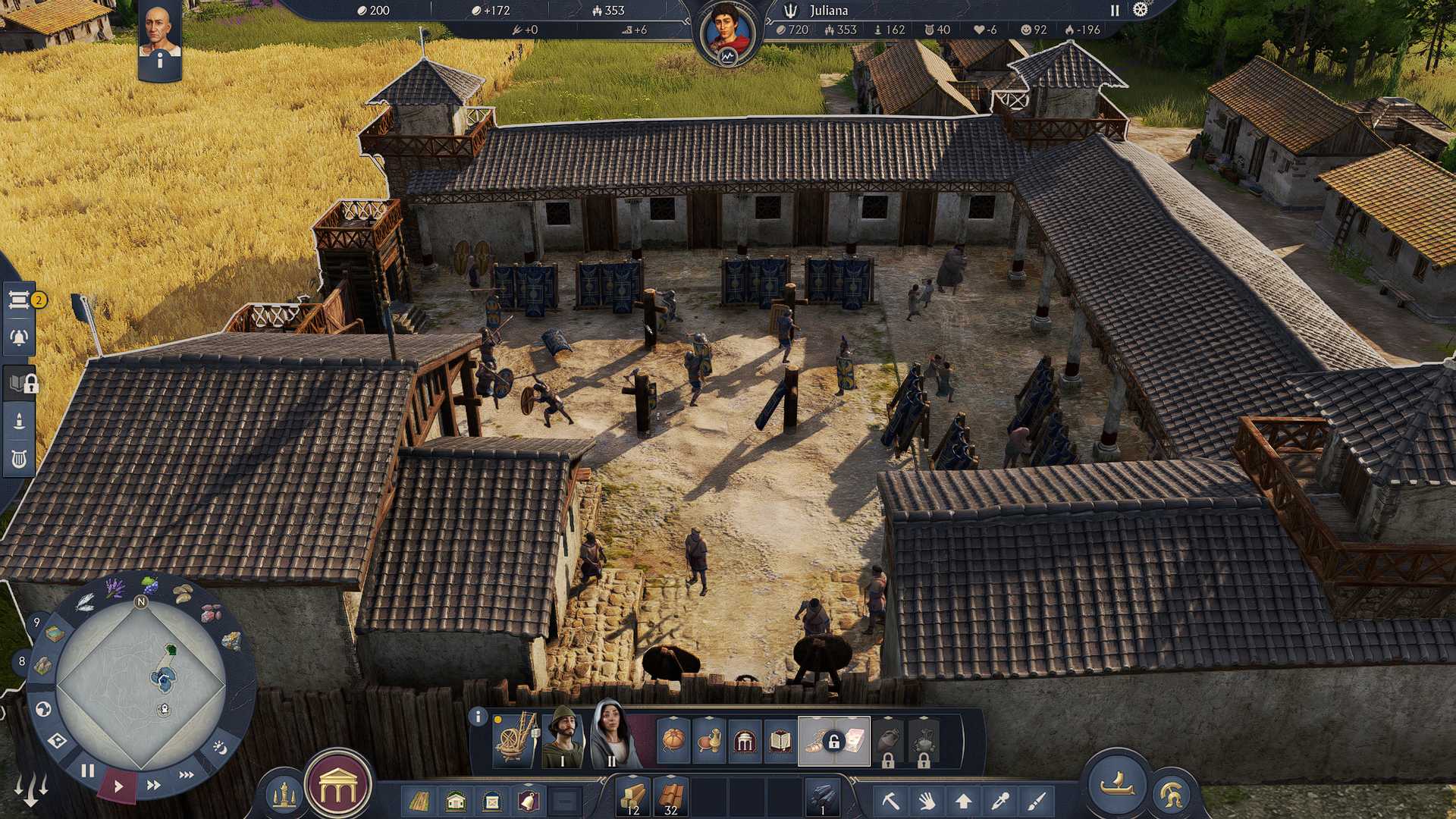
Task: Open the settings gear menu
Action: [1140, 10]
